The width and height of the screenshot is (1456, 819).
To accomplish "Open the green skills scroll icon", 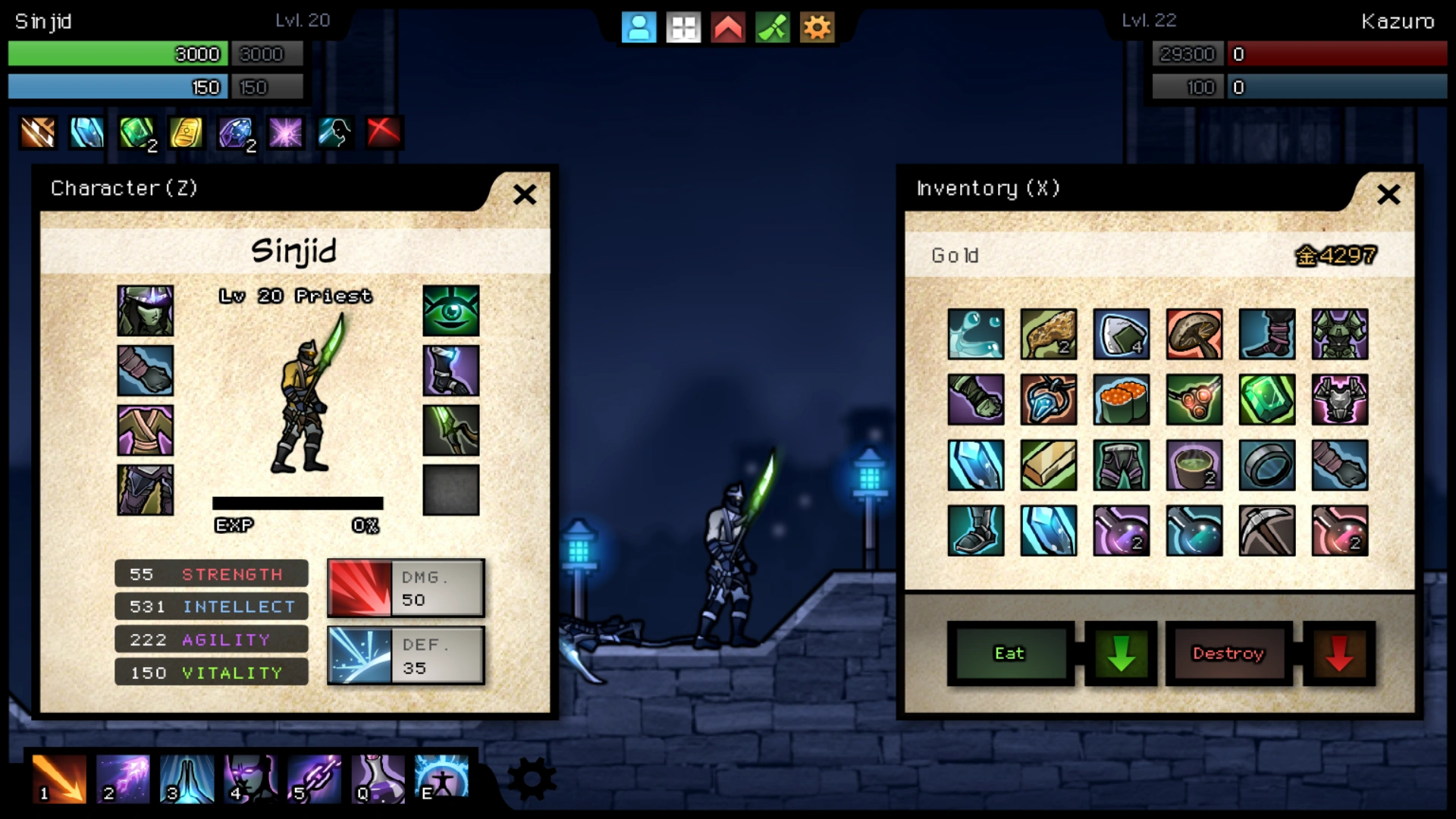I will [772, 27].
